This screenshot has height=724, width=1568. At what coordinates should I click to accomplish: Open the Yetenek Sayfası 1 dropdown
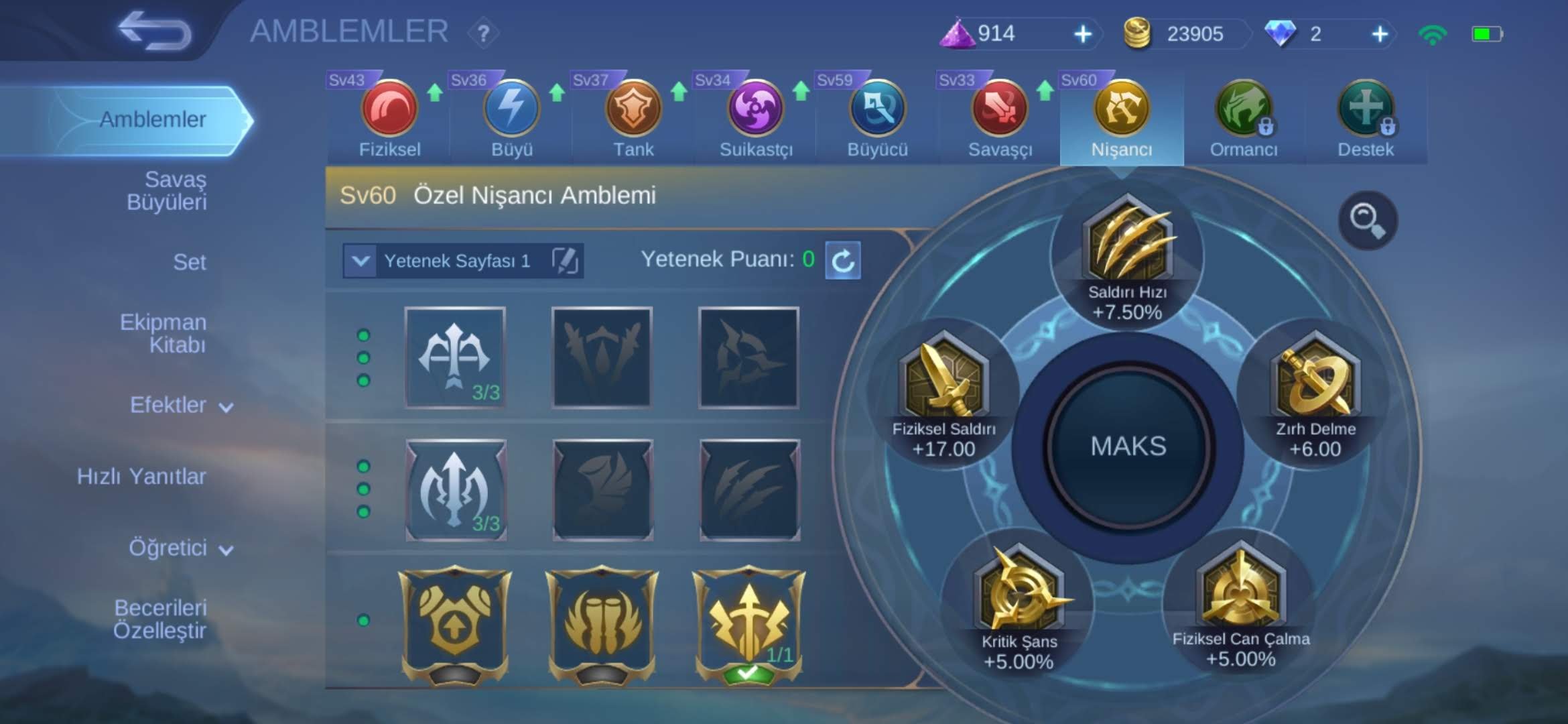pyautogui.click(x=362, y=261)
